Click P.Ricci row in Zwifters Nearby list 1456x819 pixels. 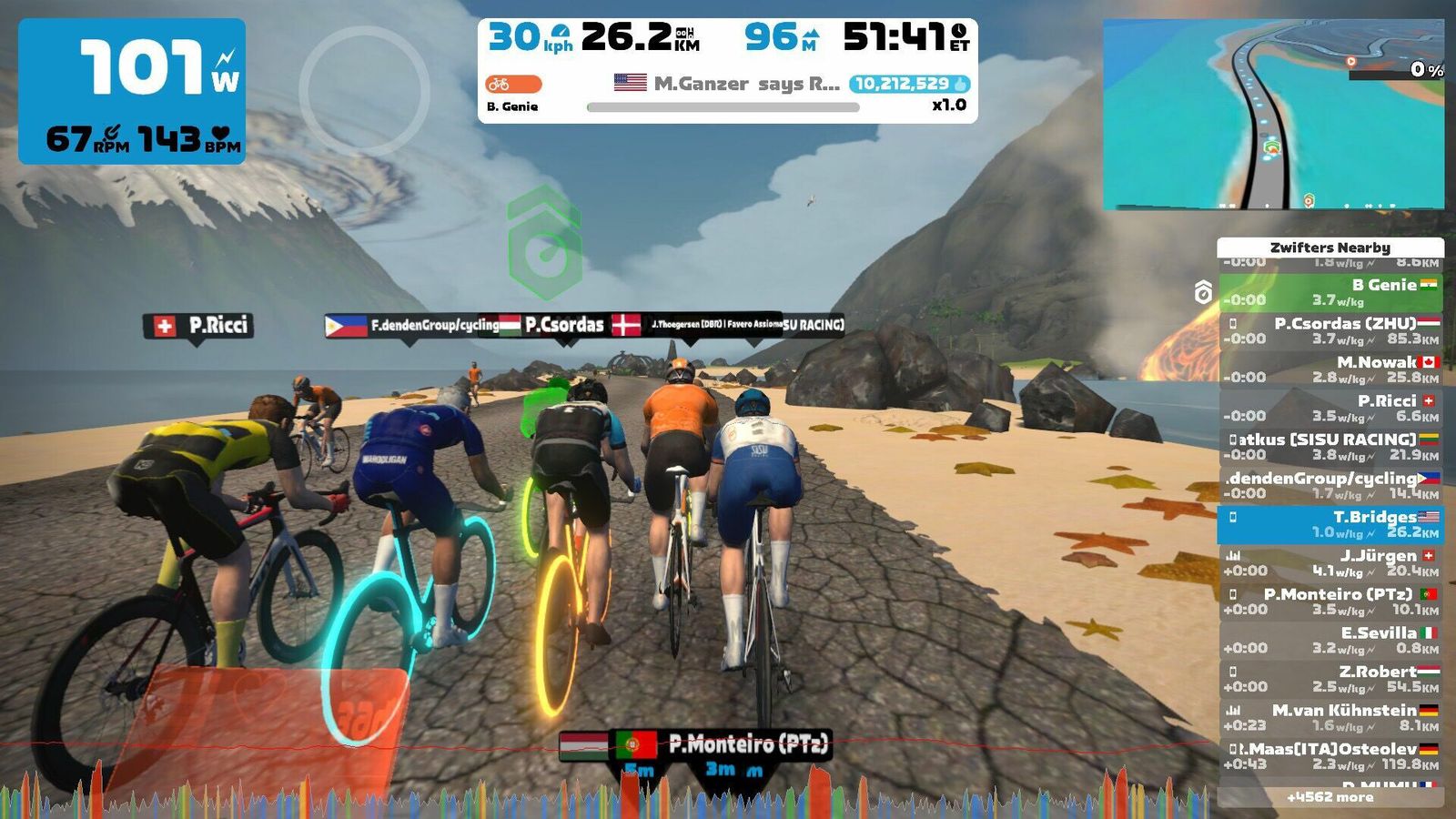(x=1330, y=409)
